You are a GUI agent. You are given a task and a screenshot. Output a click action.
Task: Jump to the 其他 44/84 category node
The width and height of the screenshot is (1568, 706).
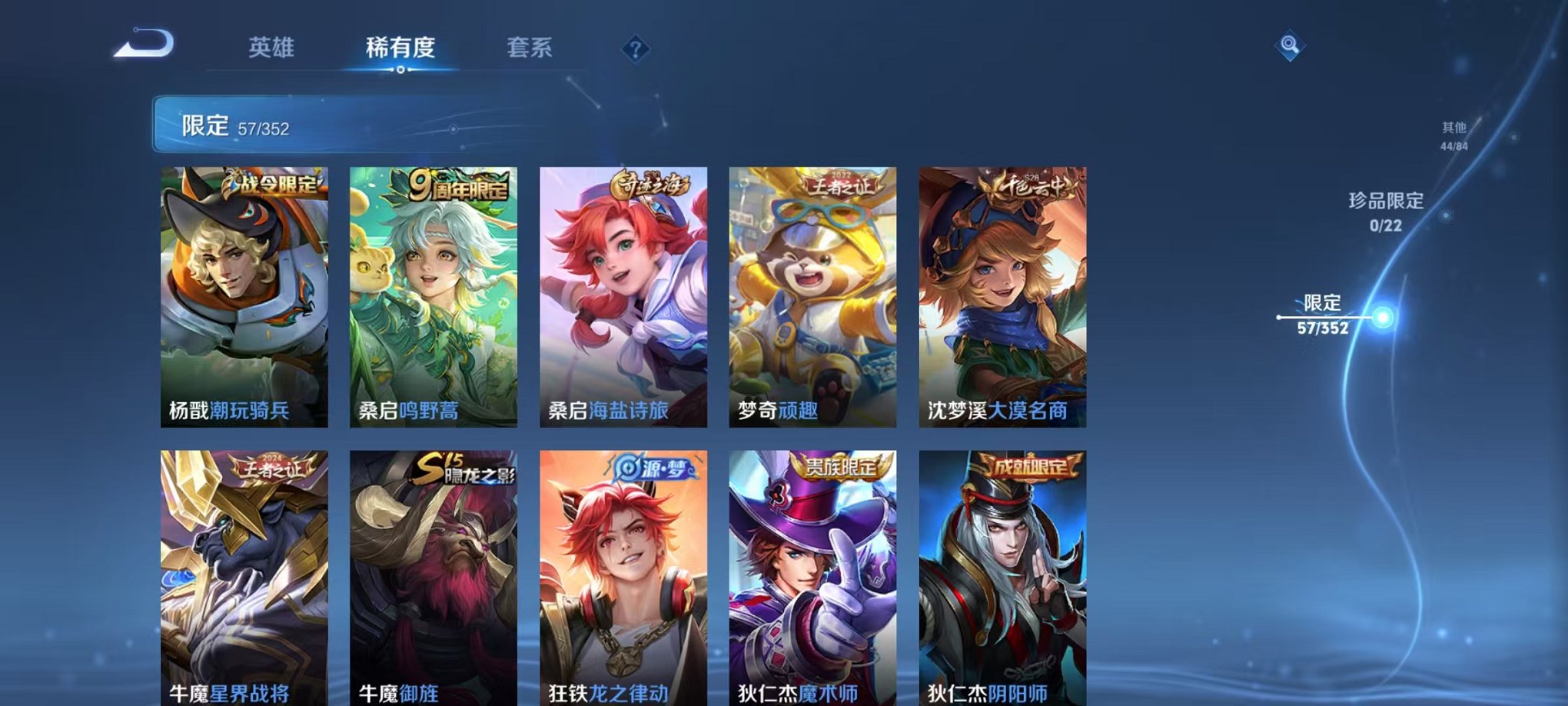click(1453, 135)
